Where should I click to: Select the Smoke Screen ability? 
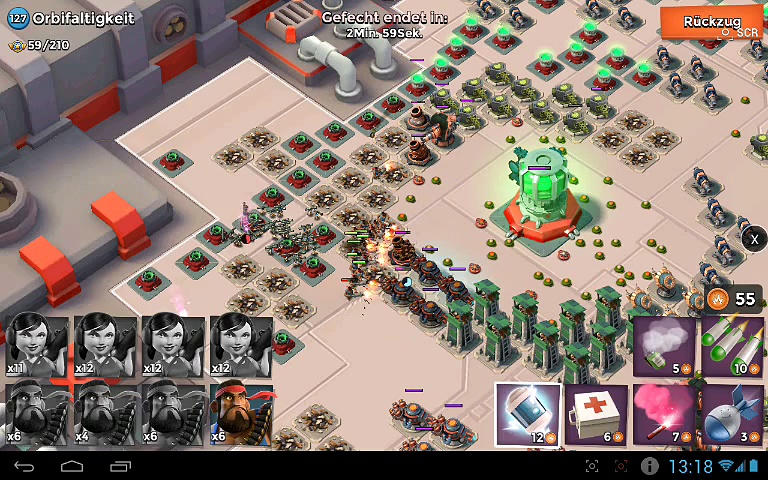664,347
